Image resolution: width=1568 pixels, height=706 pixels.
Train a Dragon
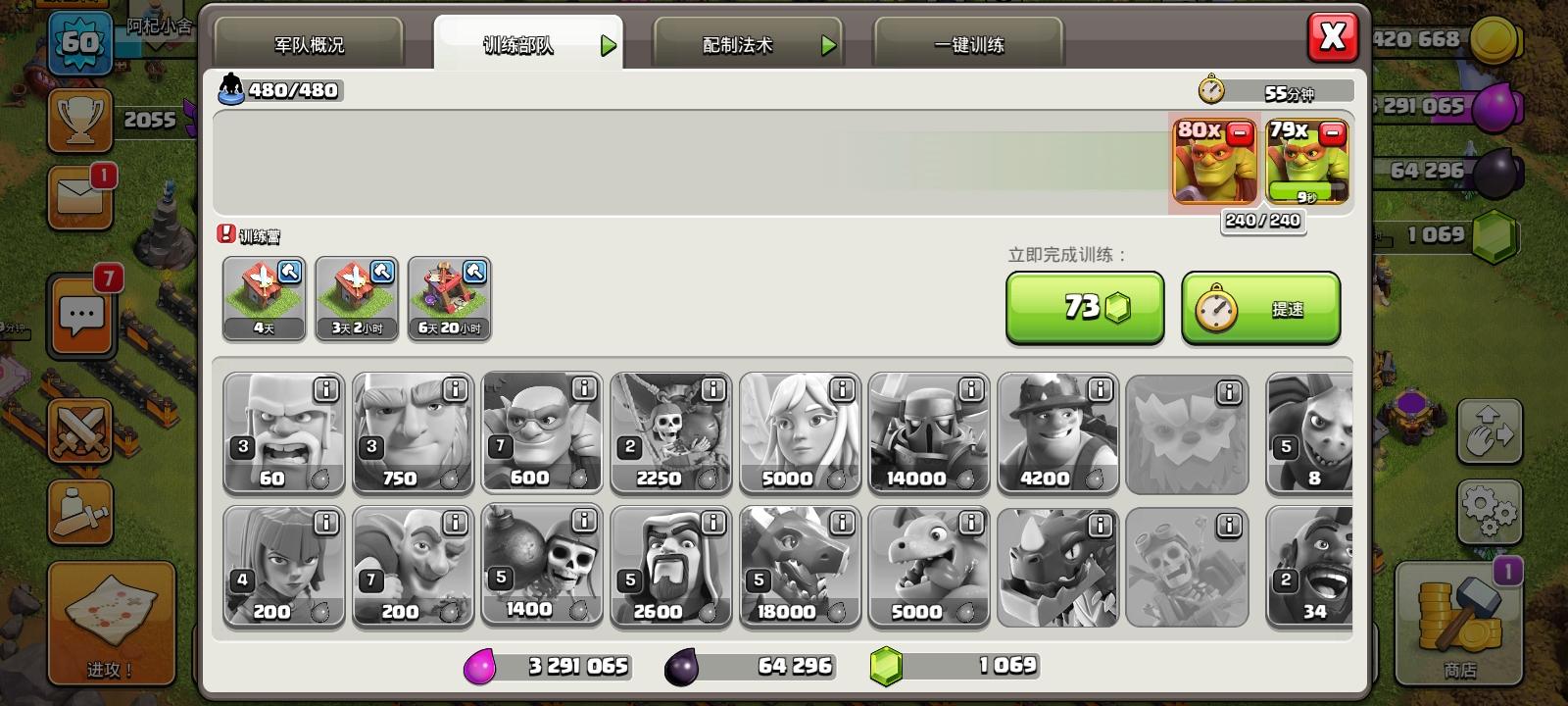pyautogui.click(x=801, y=567)
